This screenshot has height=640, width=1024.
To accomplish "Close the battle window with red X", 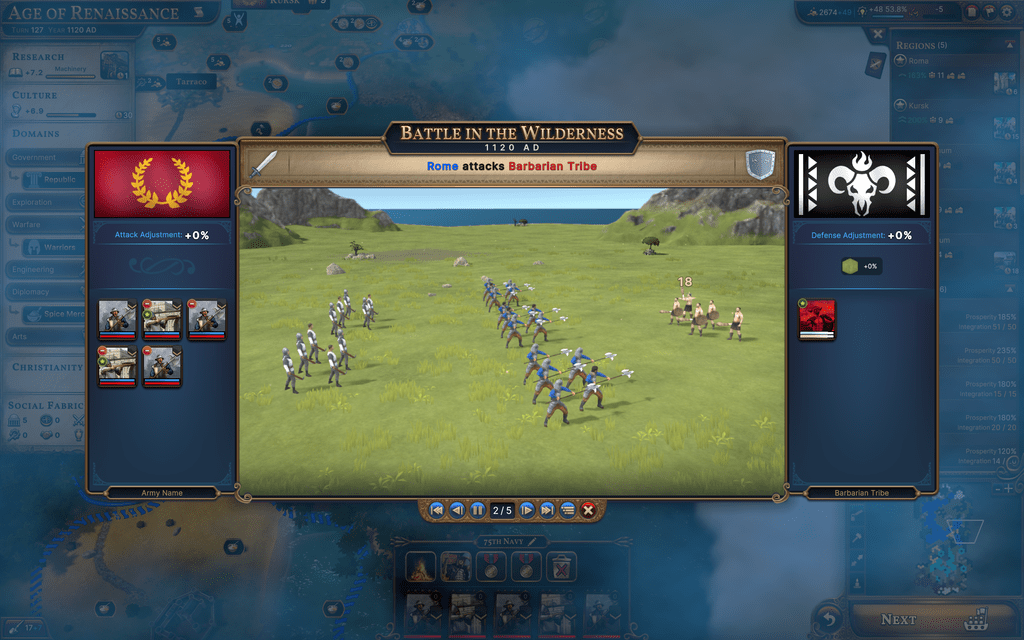I will coord(588,510).
